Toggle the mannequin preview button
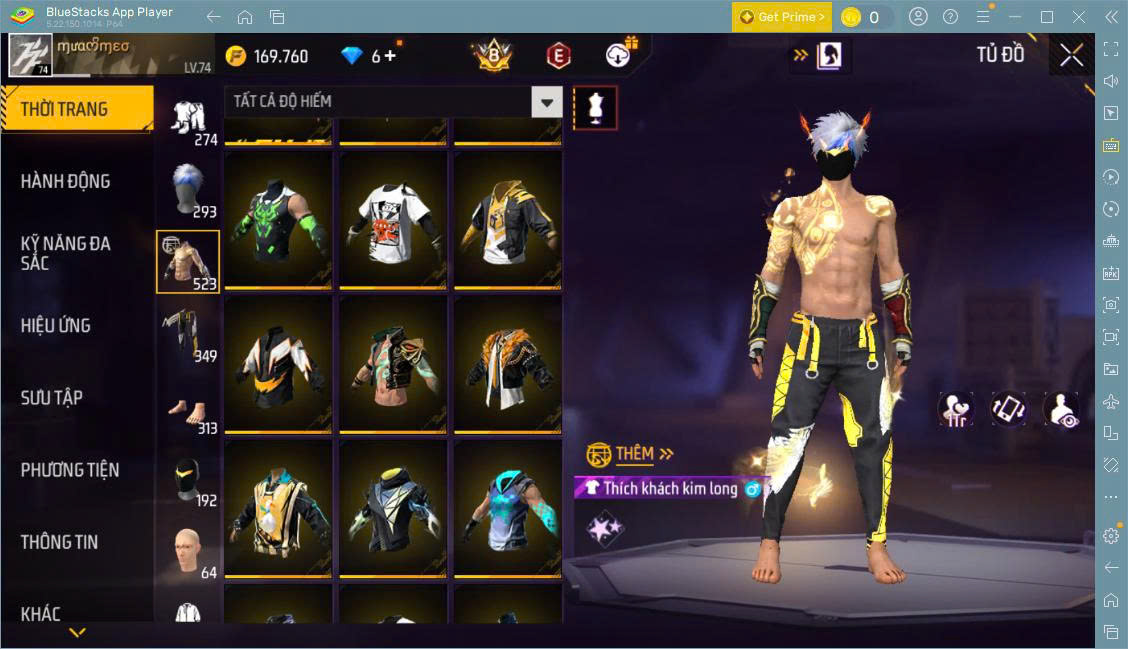Image resolution: width=1128 pixels, height=649 pixels. click(595, 107)
